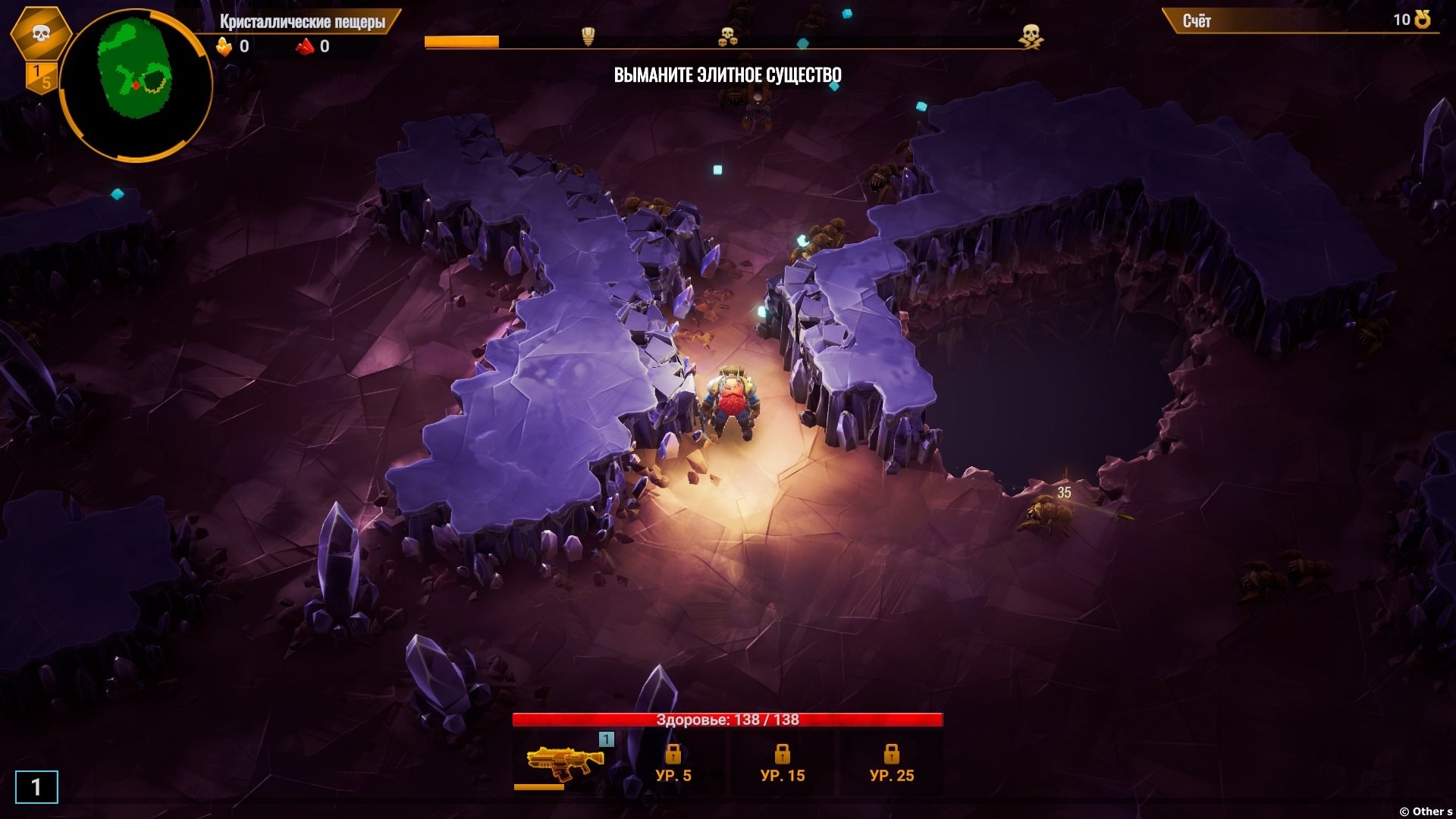Click the boxed number 1 indicator

pyautogui.click(x=36, y=787)
